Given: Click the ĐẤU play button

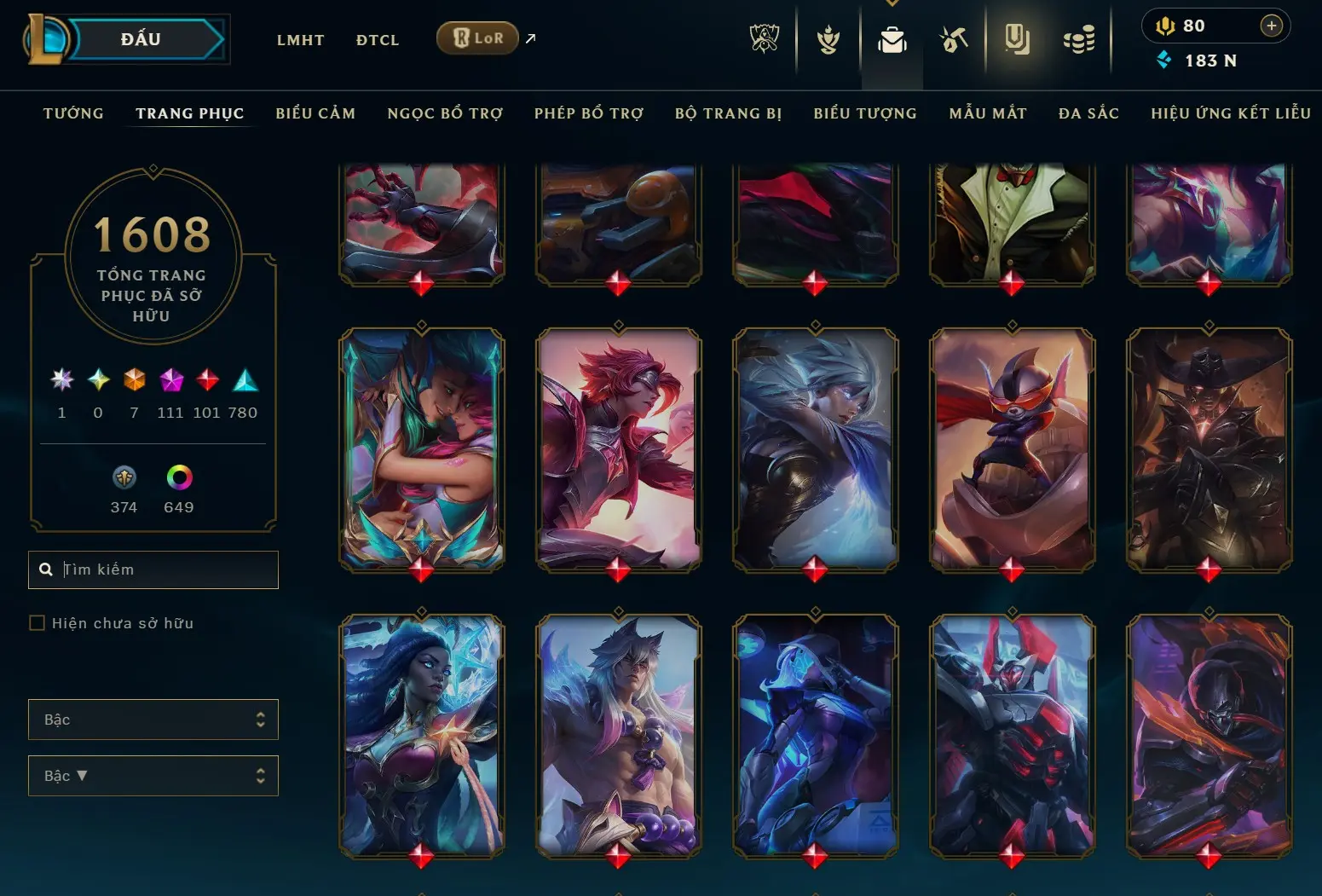Looking at the screenshot, I should (141, 39).
